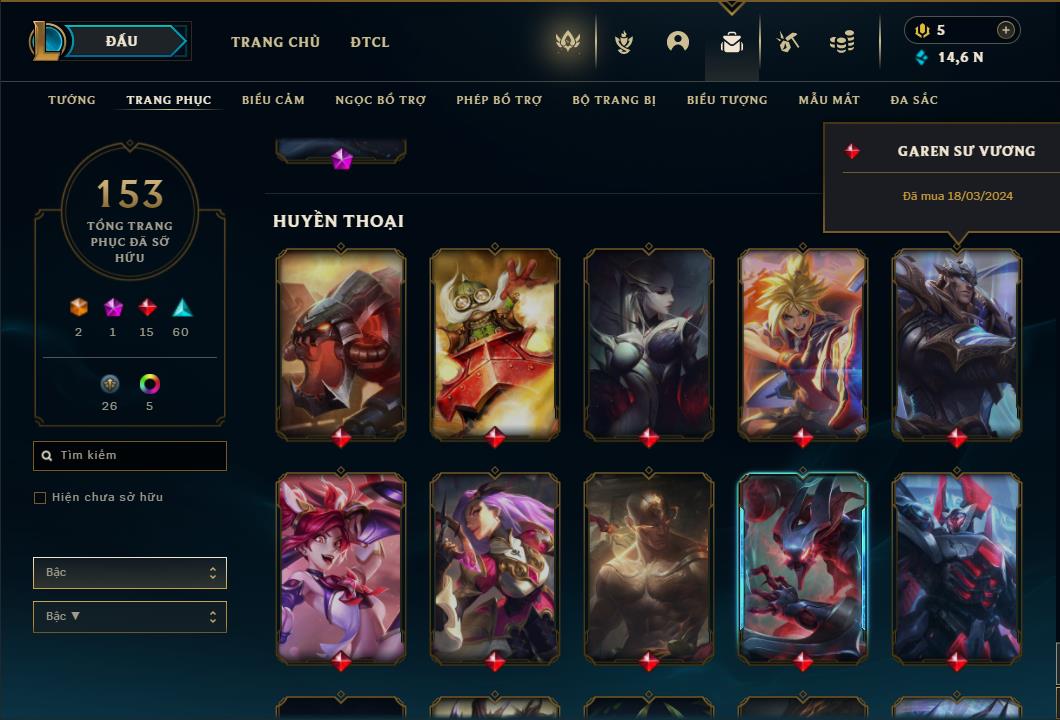Go to TRANG CHỦ home page
The width and height of the screenshot is (1060, 720).
pyautogui.click(x=275, y=42)
